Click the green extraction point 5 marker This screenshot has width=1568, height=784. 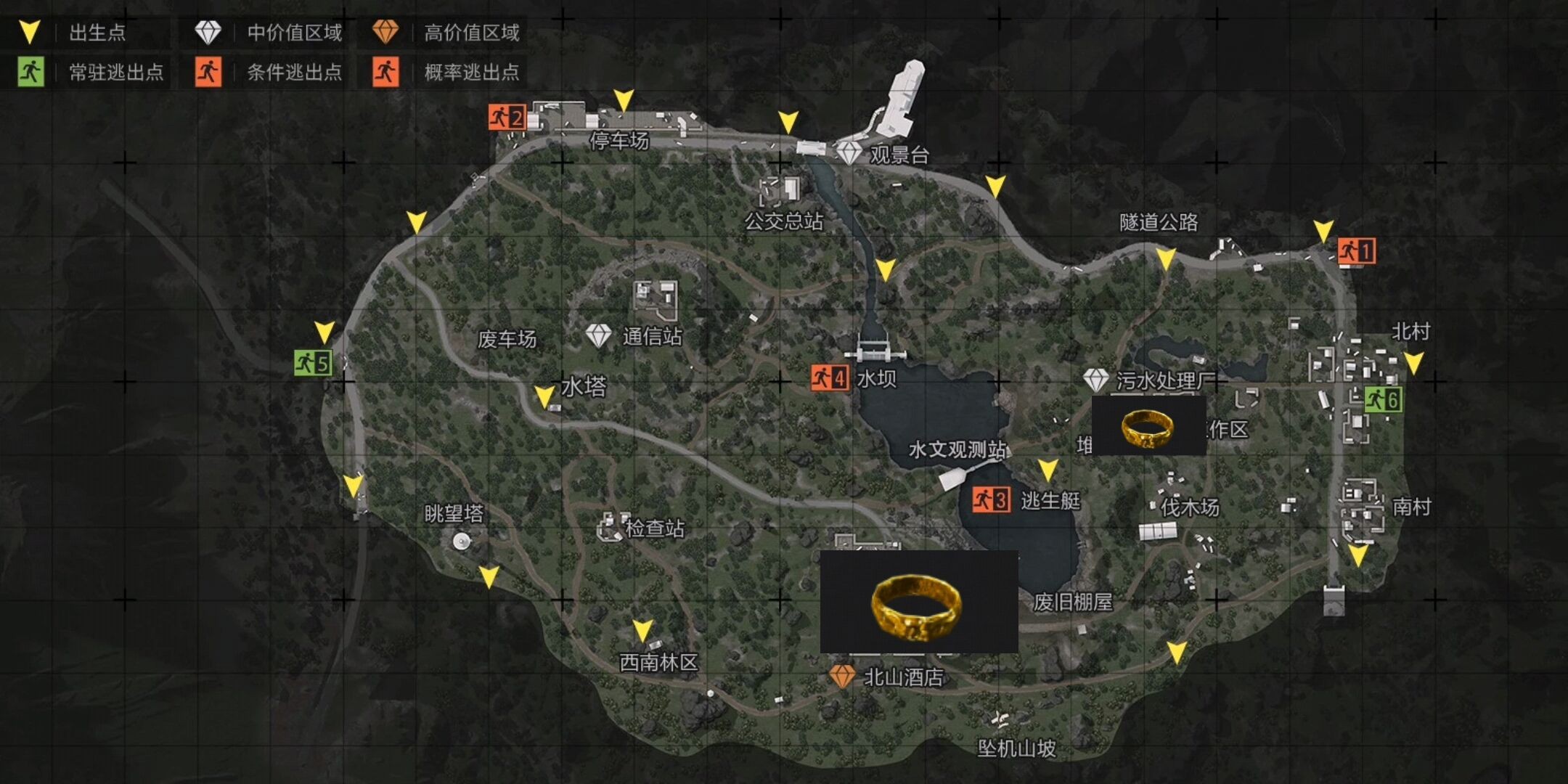(x=313, y=362)
